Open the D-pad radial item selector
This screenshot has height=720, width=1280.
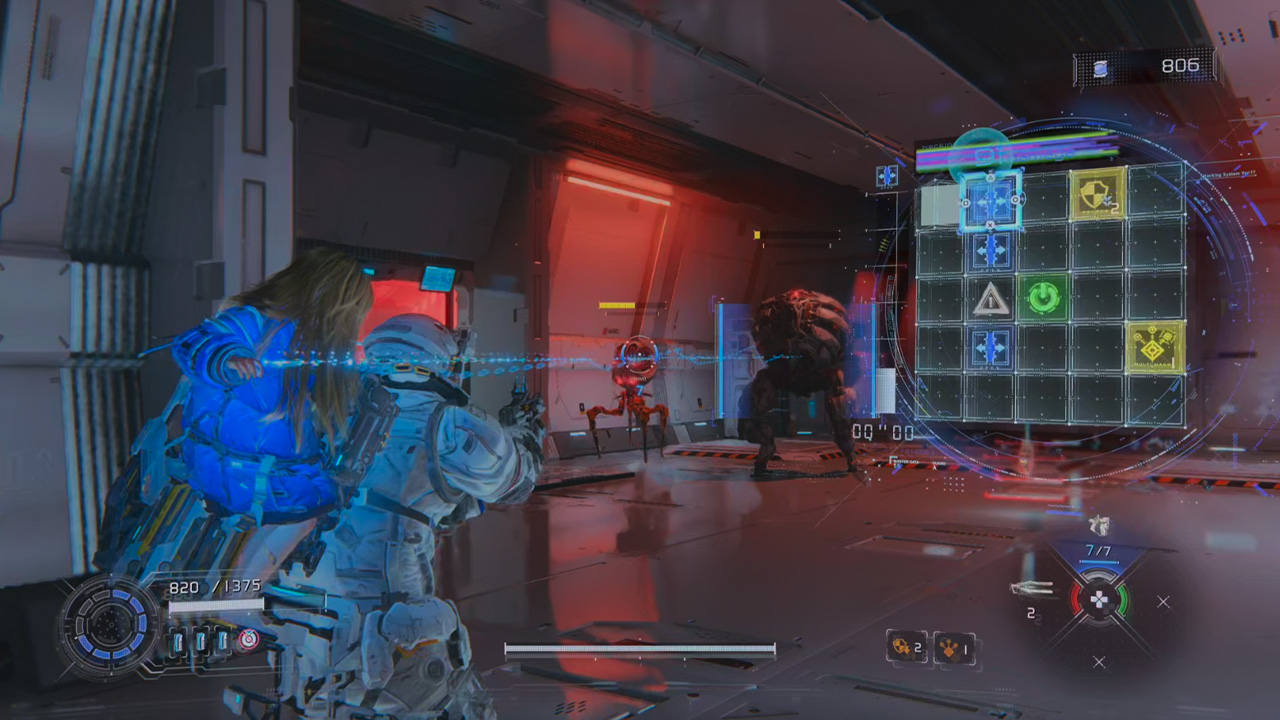(x=1100, y=600)
